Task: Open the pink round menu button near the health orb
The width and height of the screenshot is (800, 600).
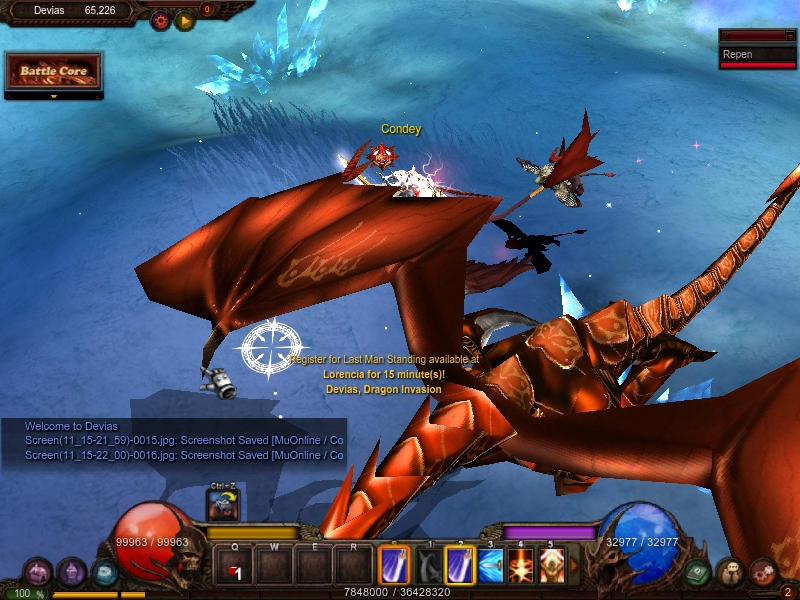Action: point(38,572)
